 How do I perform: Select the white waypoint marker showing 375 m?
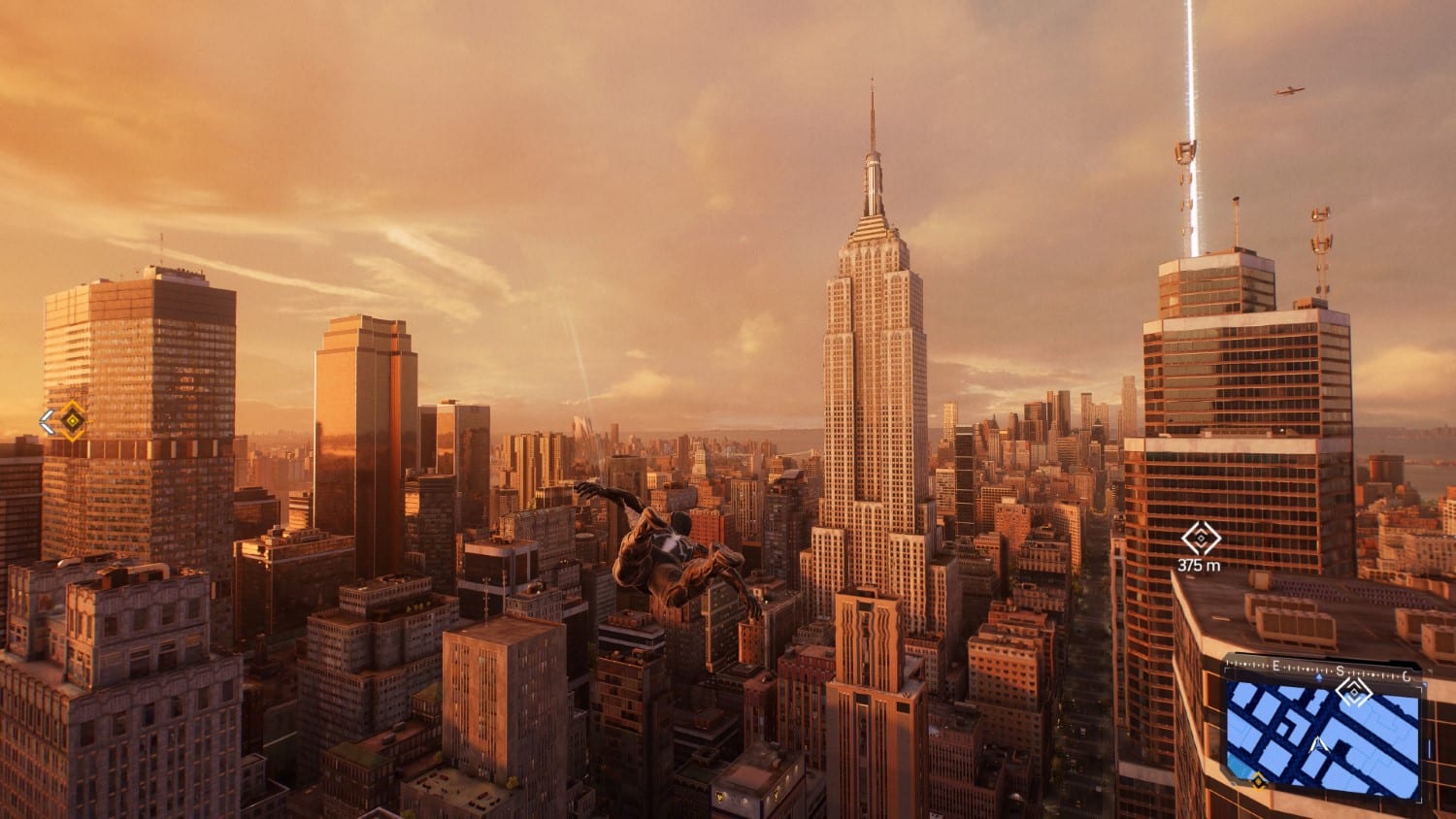click(1201, 539)
